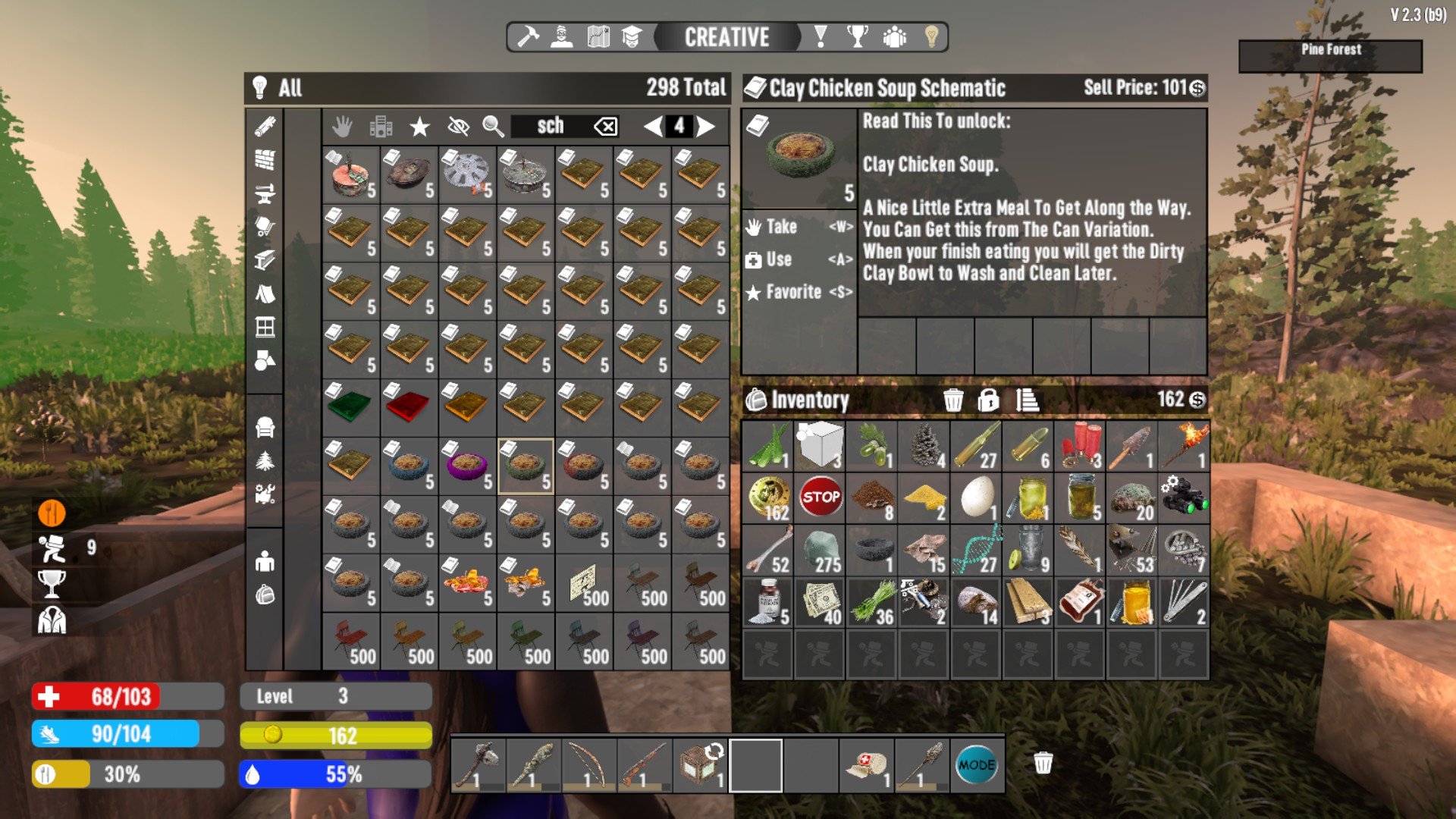Select the stone axe hotbar slot

(479, 765)
